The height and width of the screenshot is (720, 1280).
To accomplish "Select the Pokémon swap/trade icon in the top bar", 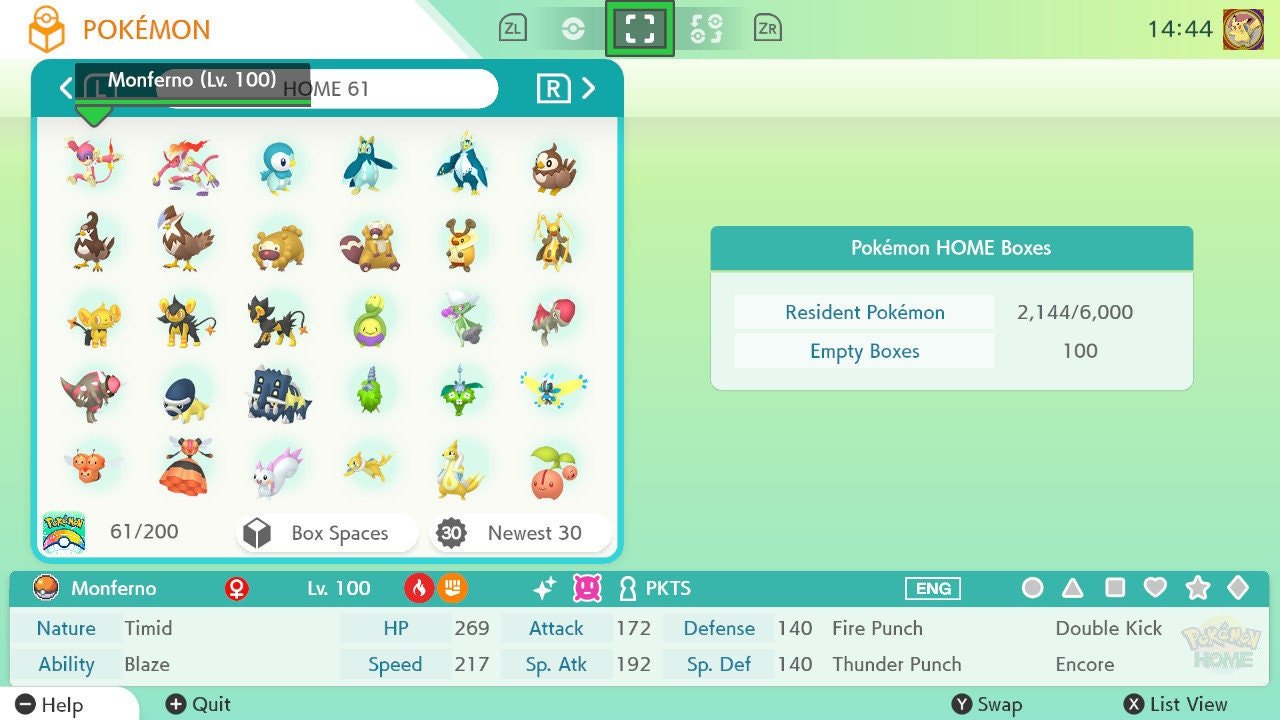I will coord(707,27).
